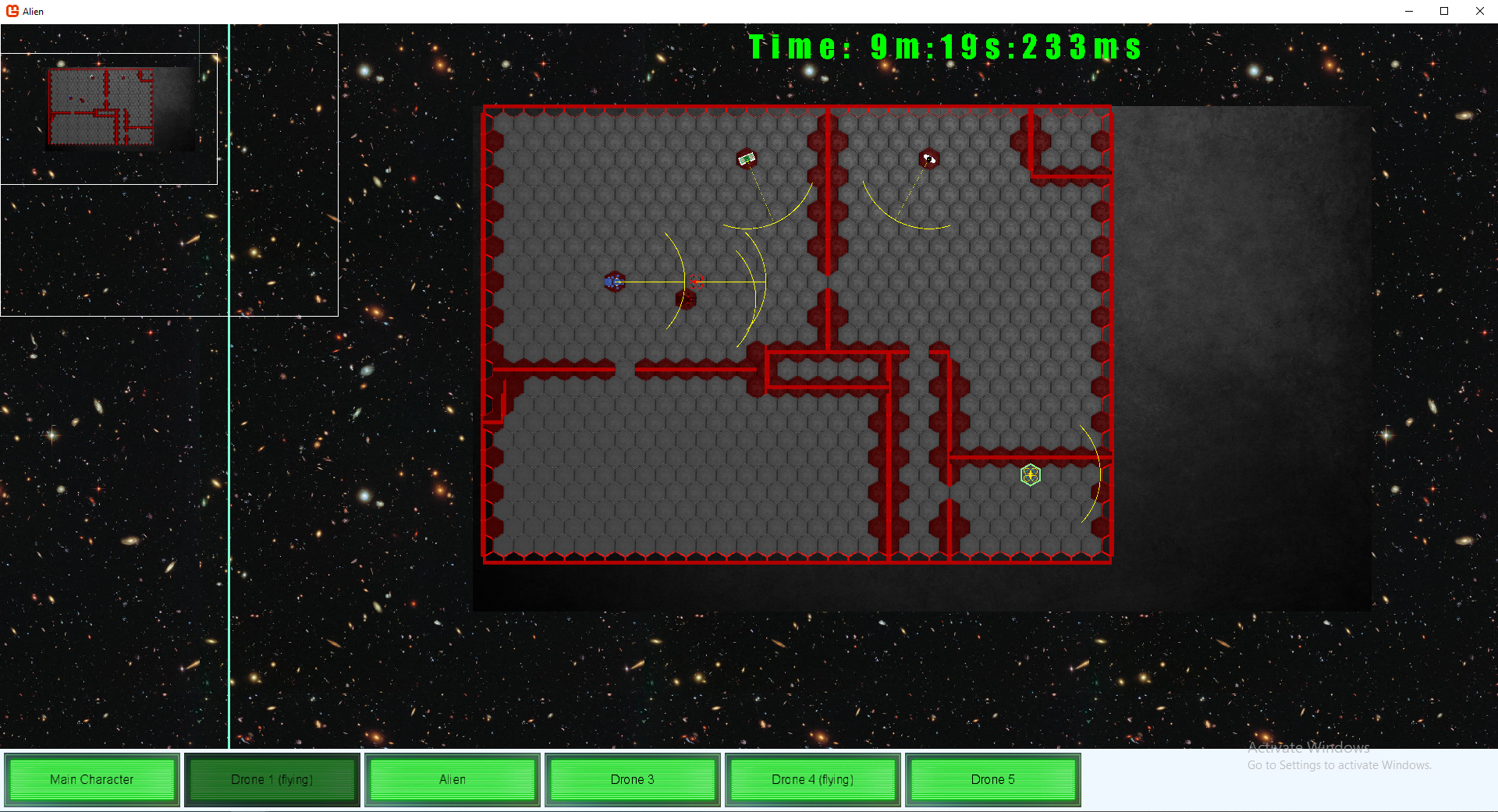Activate Drone 4 (flying)
This screenshot has height=812, width=1498.
(x=812, y=779)
